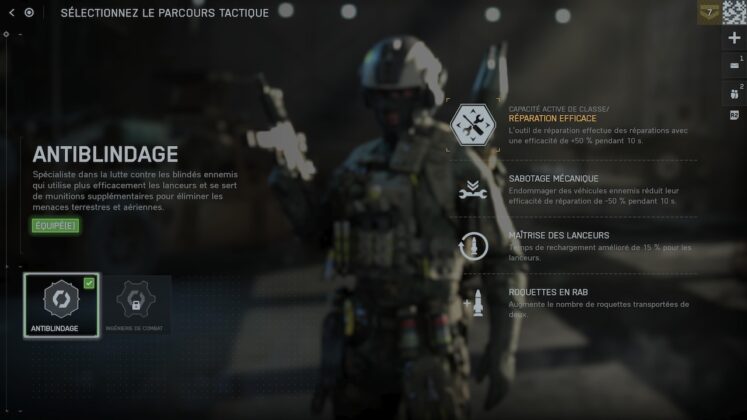The width and height of the screenshot is (747, 420).
Task: Select the Réparation Efficace ability icon
Action: 472,125
